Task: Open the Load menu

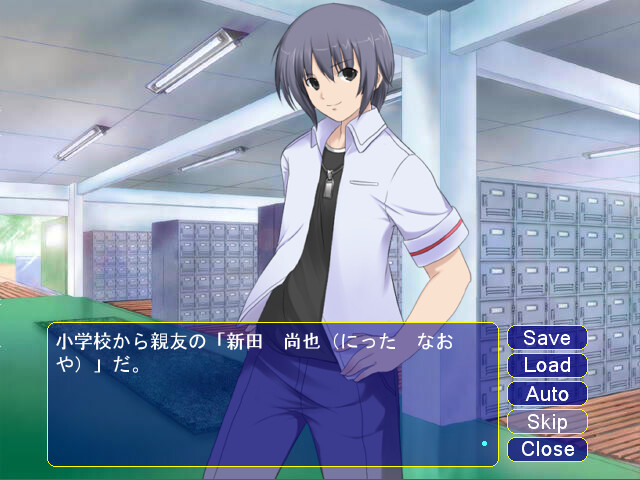Action: (547, 366)
